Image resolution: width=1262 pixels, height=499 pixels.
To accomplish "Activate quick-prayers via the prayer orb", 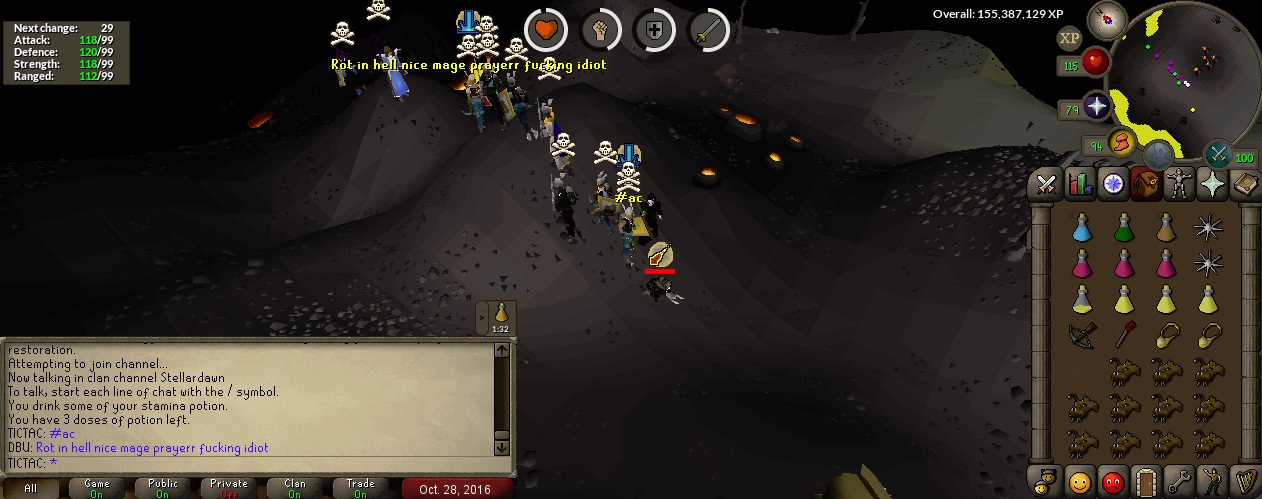I will coord(1097,108).
